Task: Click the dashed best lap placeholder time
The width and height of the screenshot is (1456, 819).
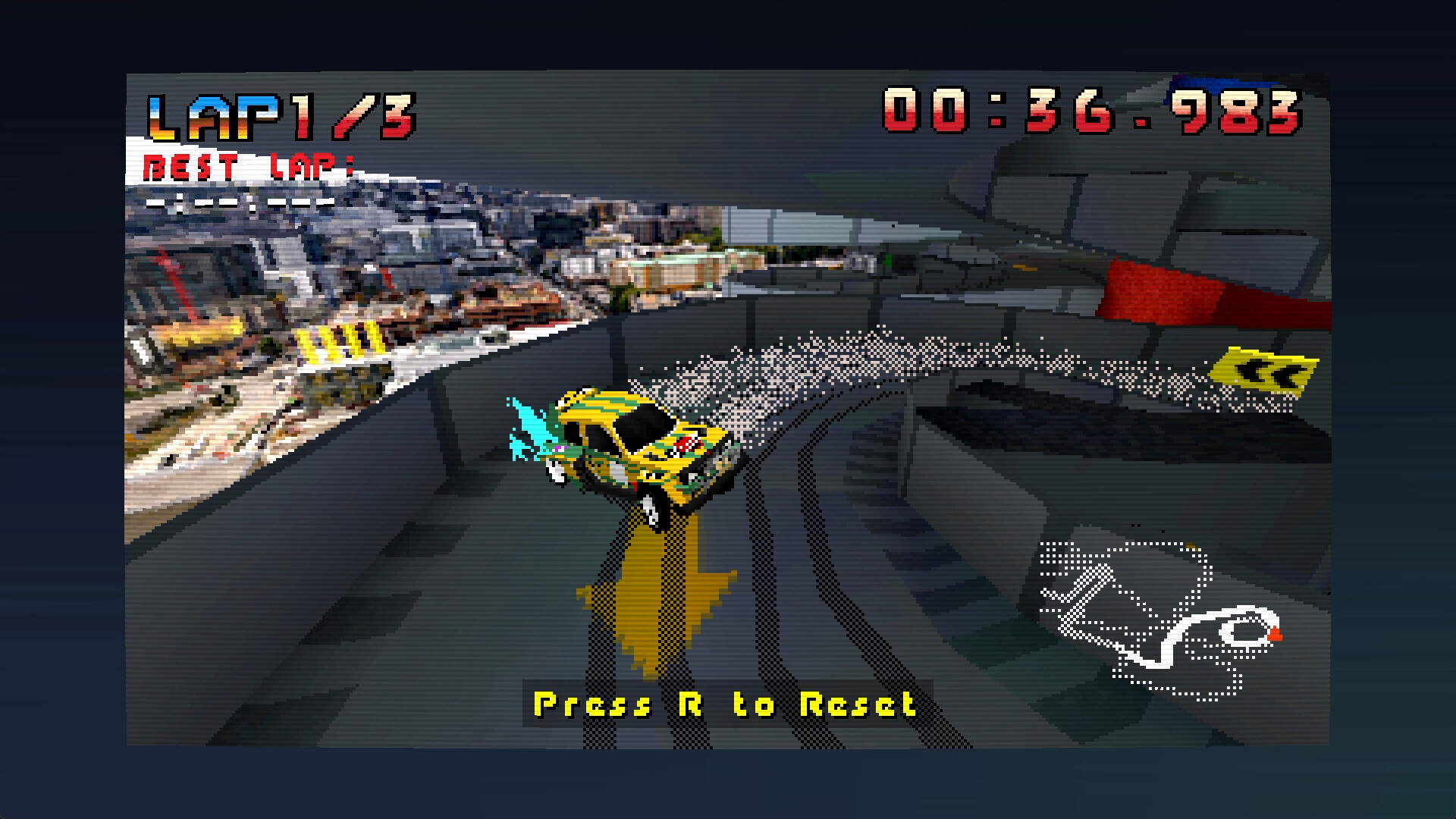Action: 243,202
